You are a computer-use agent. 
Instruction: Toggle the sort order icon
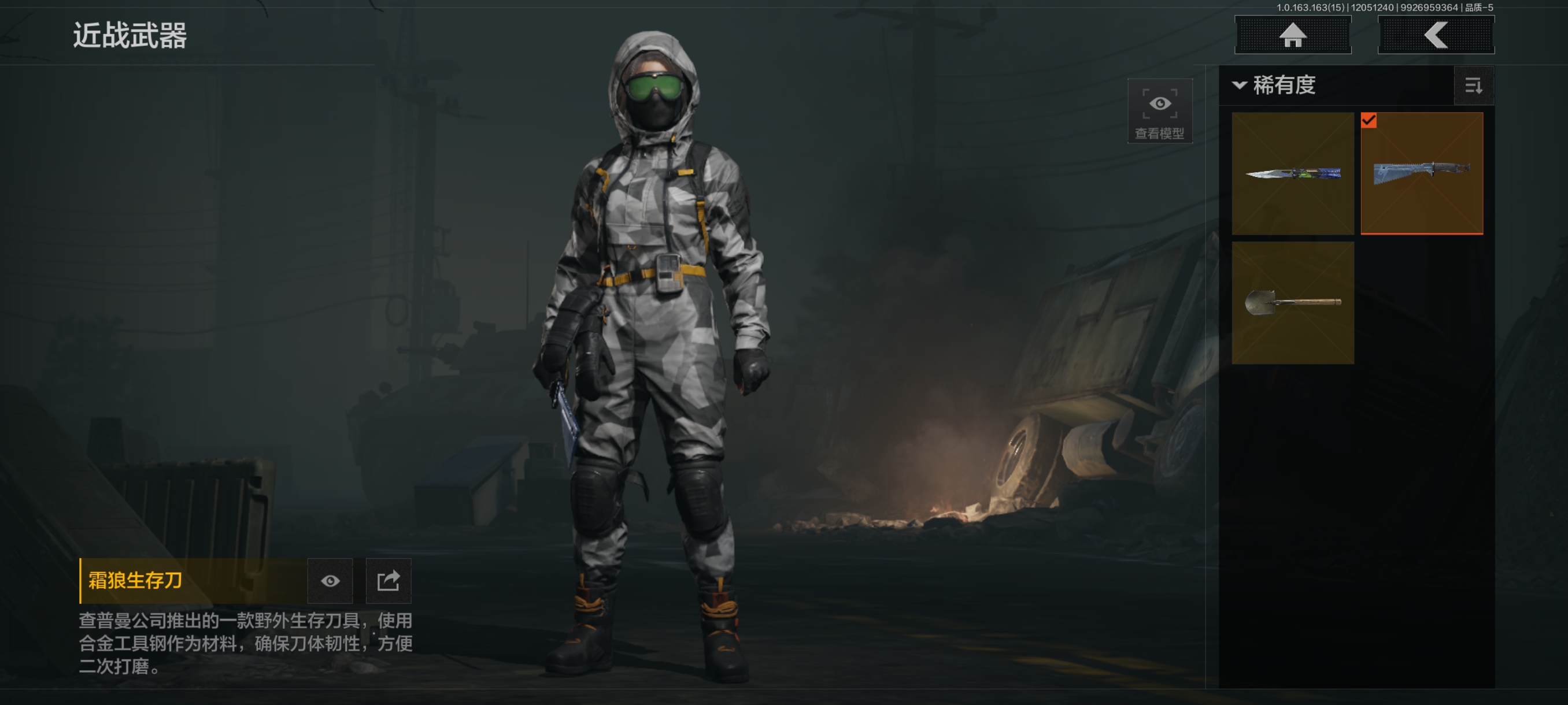point(1473,86)
